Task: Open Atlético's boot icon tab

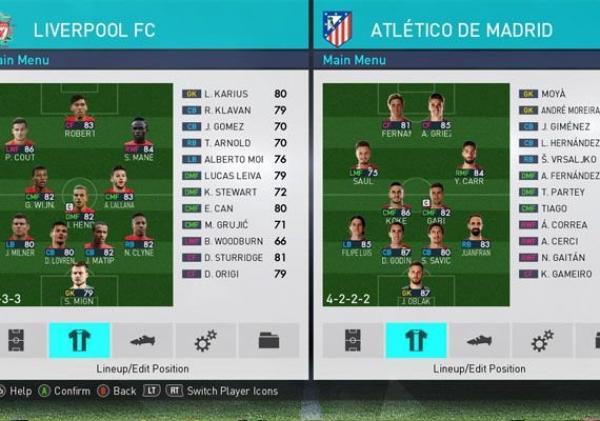Action: (x=479, y=341)
